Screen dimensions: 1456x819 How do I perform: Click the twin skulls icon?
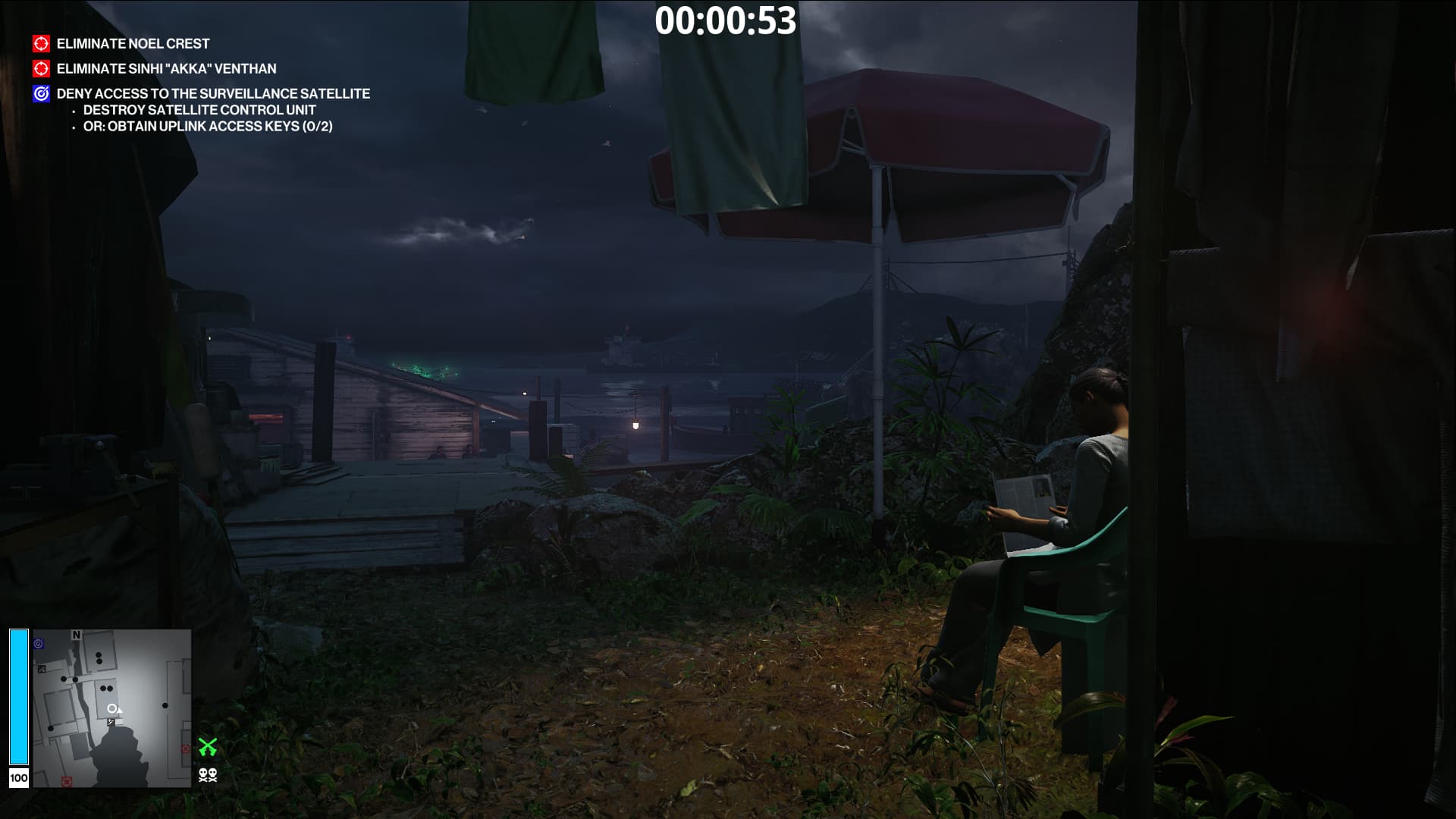click(208, 775)
